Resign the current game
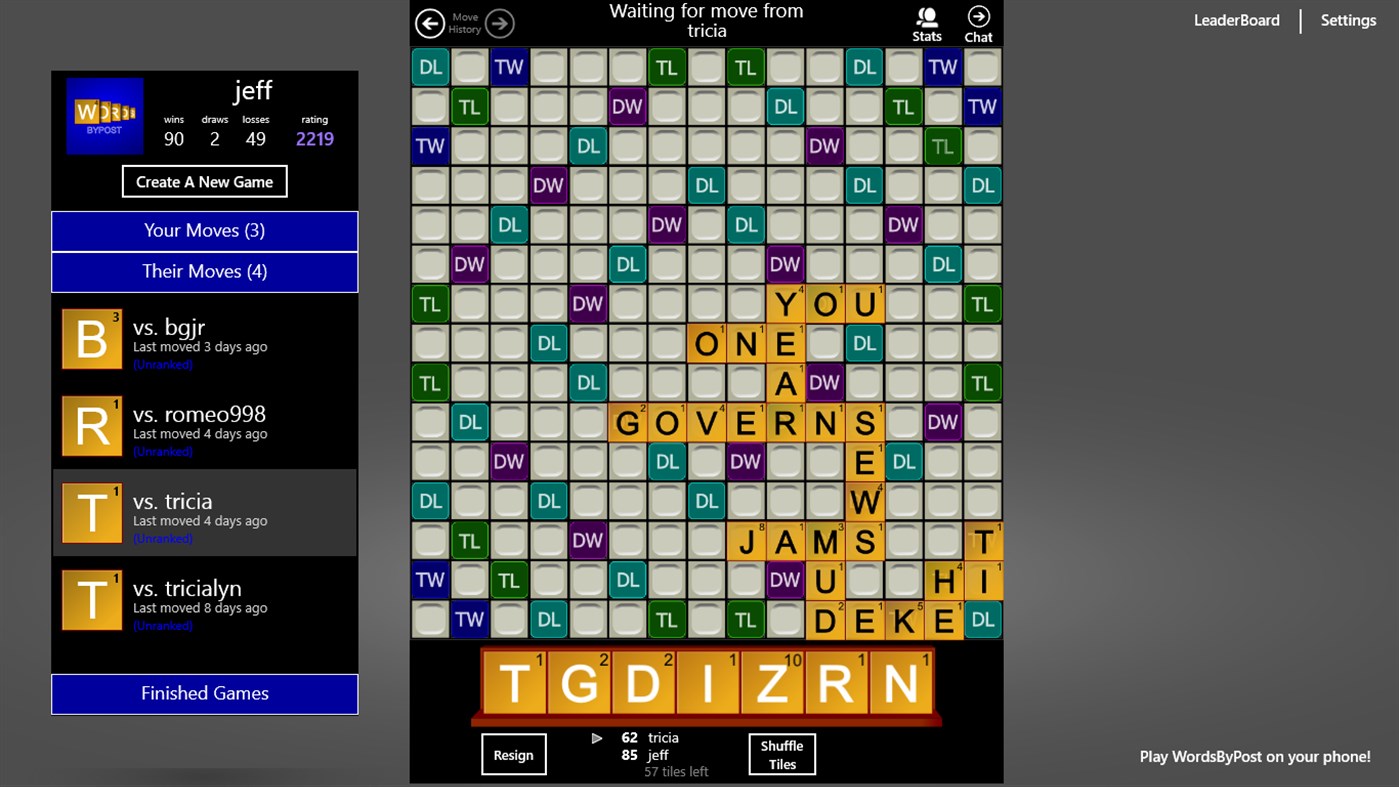Image resolution: width=1399 pixels, height=787 pixels. (x=513, y=754)
